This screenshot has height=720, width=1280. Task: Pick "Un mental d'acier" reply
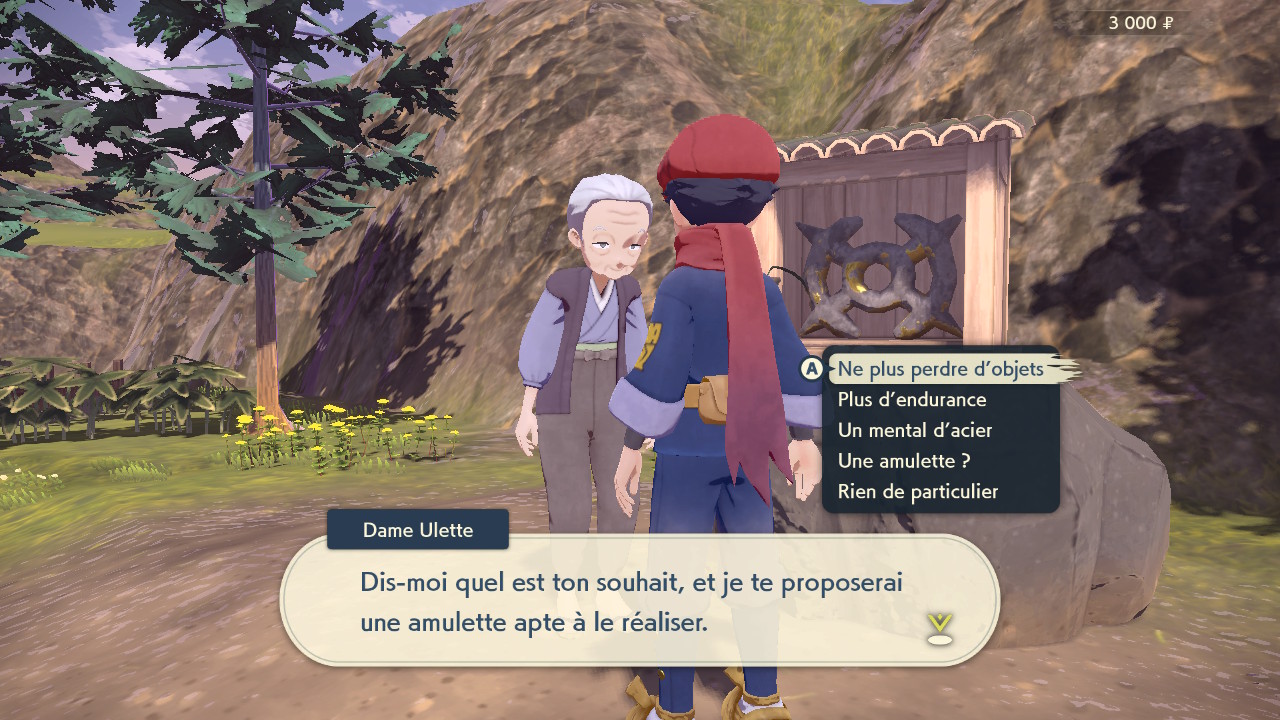point(915,431)
